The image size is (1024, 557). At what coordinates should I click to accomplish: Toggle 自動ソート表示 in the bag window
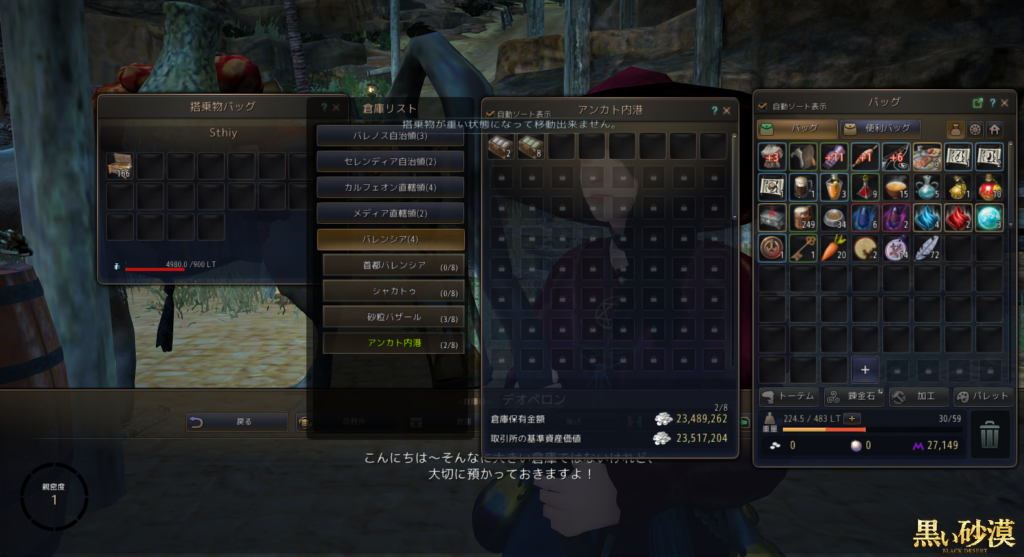(763, 105)
